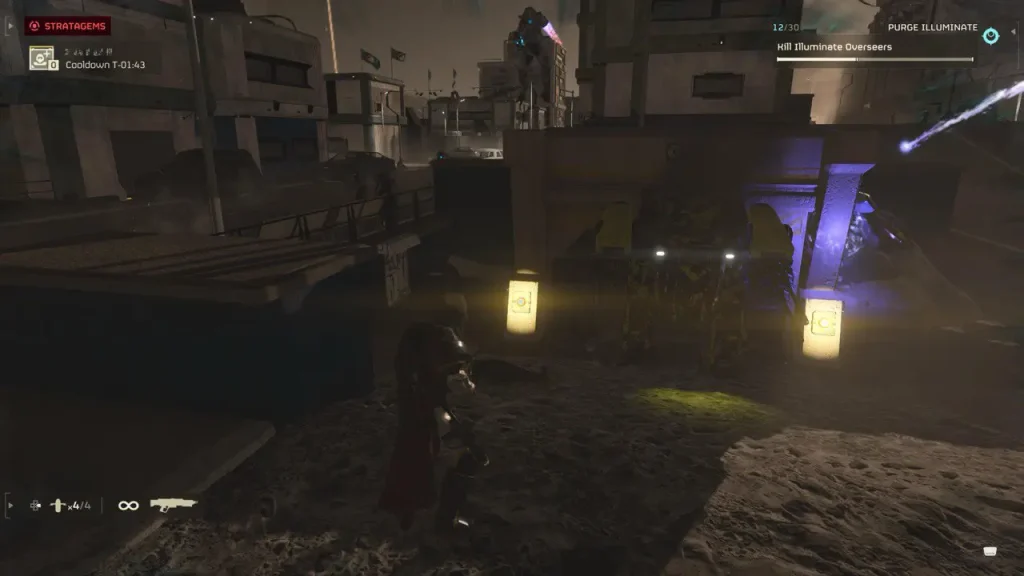The width and height of the screenshot is (1024, 576).
Task: Select the equipped rifle weapon icon
Action: point(173,505)
